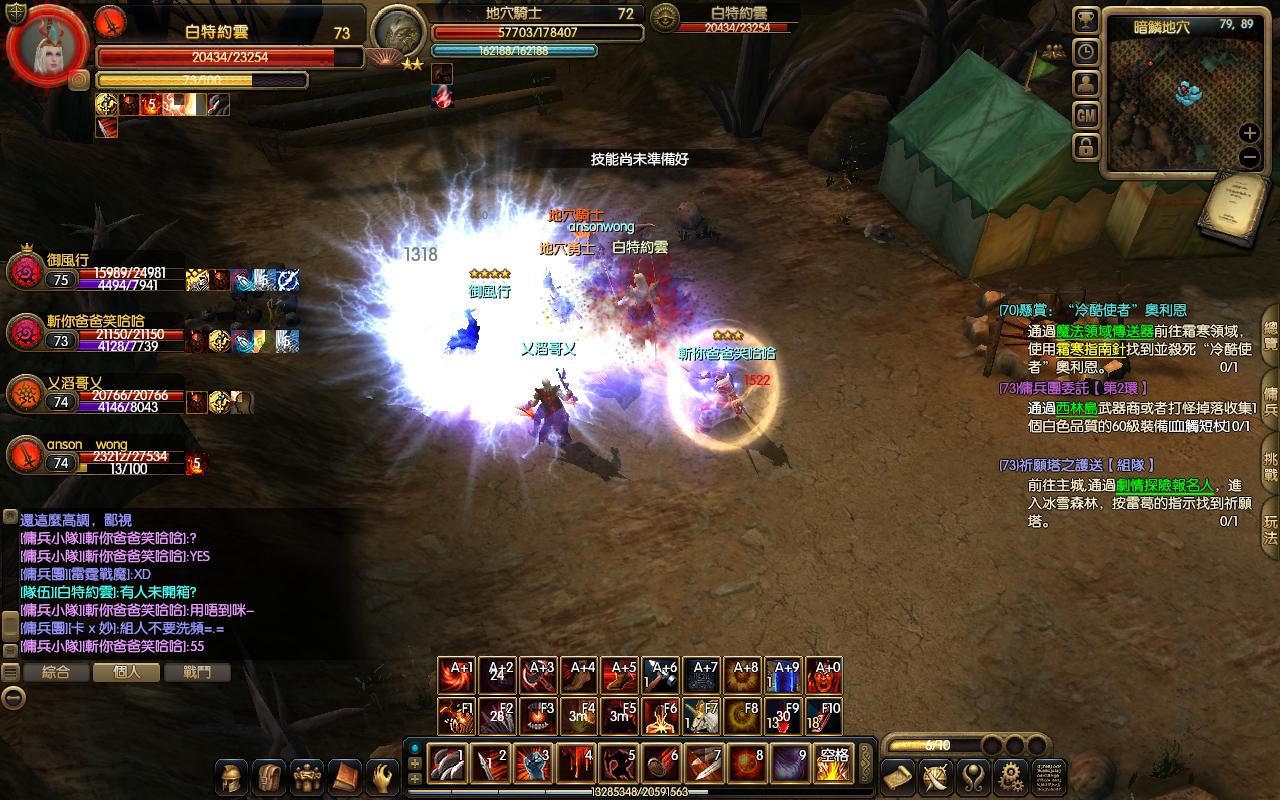1280x800 pixels.
Task: Select party member 御風行's portrait
Action: coord(25,271)
